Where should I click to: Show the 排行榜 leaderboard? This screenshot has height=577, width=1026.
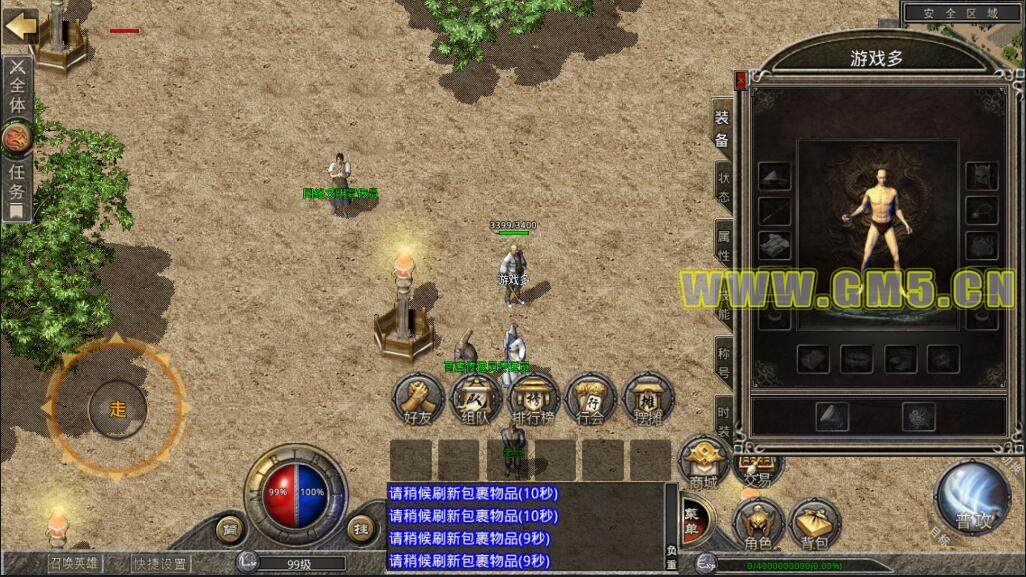(x=533, y=401)
